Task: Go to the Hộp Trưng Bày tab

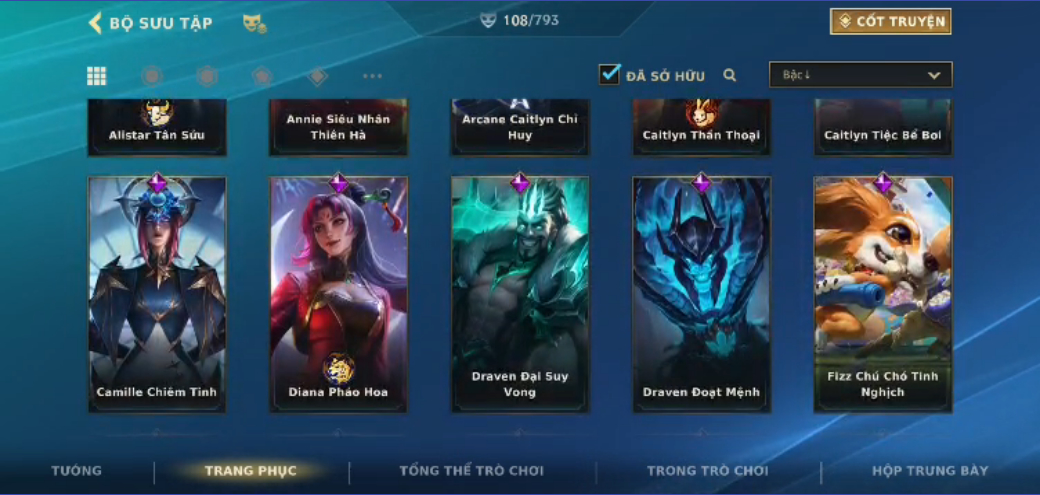Action: (930, 471)
